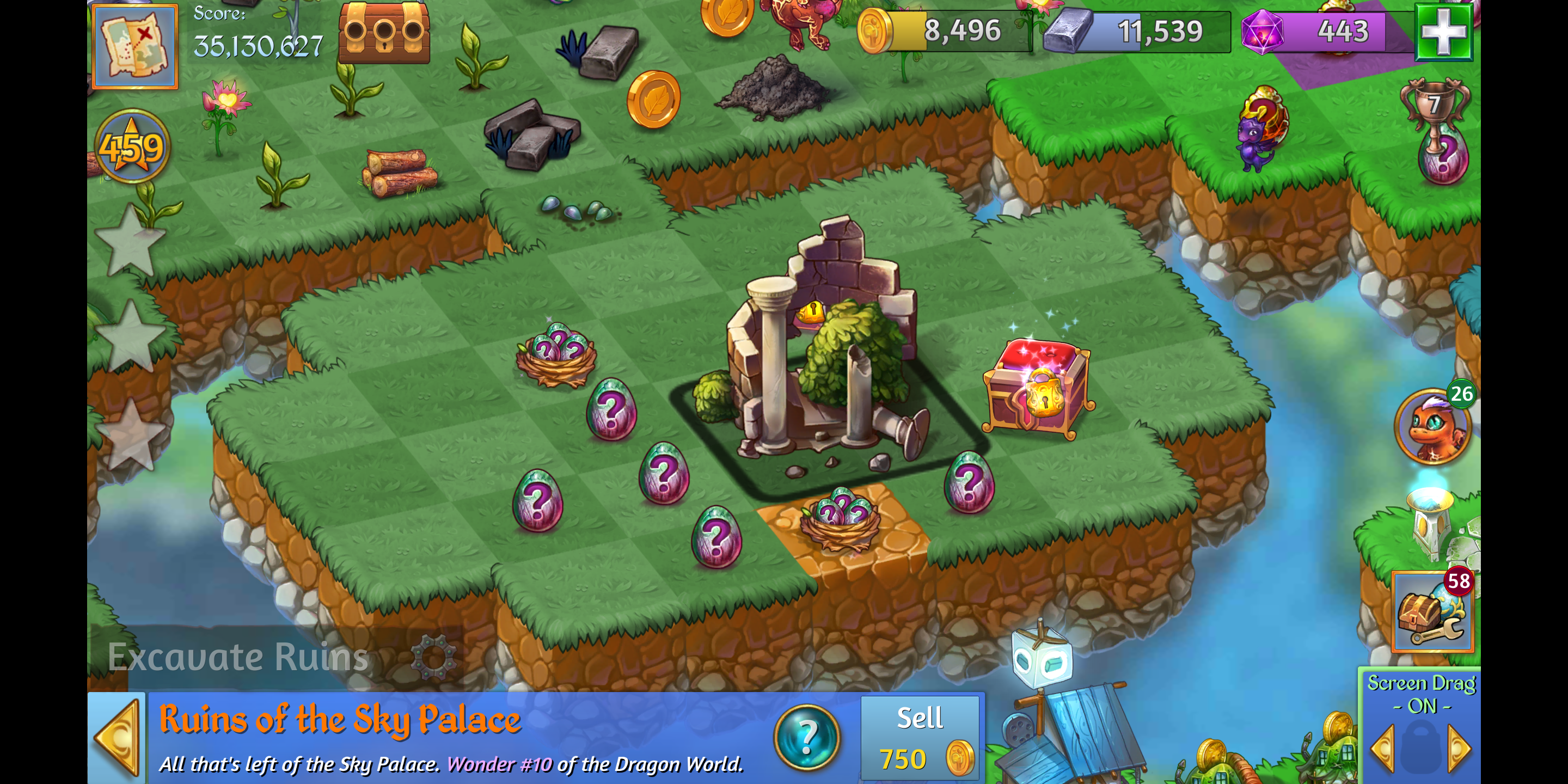The height and width of the screenshot is (784, 1568).
Task: Open the treasure chest shop at top
Action: point(384,33)
